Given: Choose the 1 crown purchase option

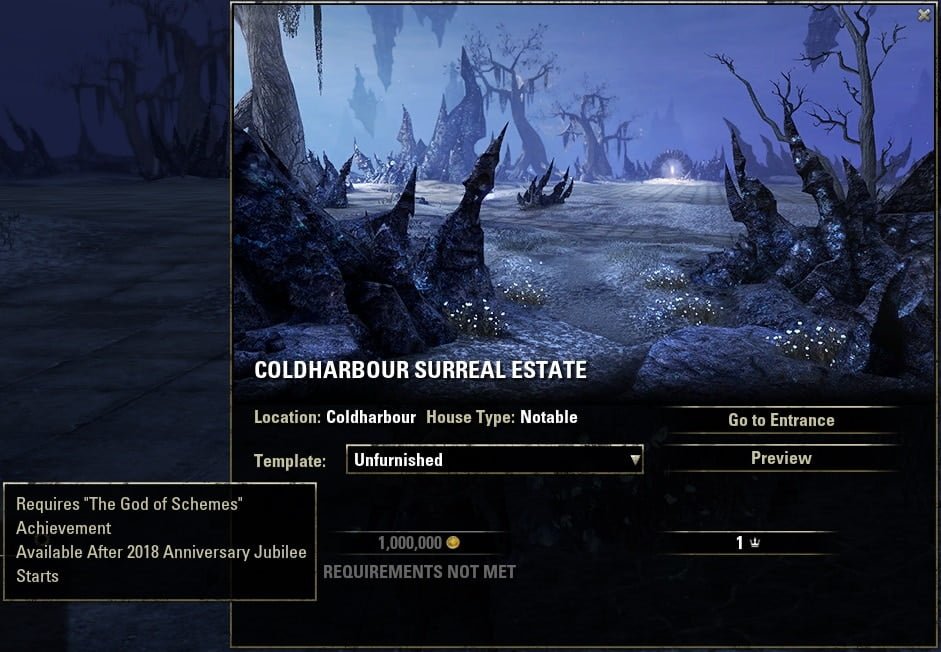Looking at the screenshot, I should click(x=748, y=543).
